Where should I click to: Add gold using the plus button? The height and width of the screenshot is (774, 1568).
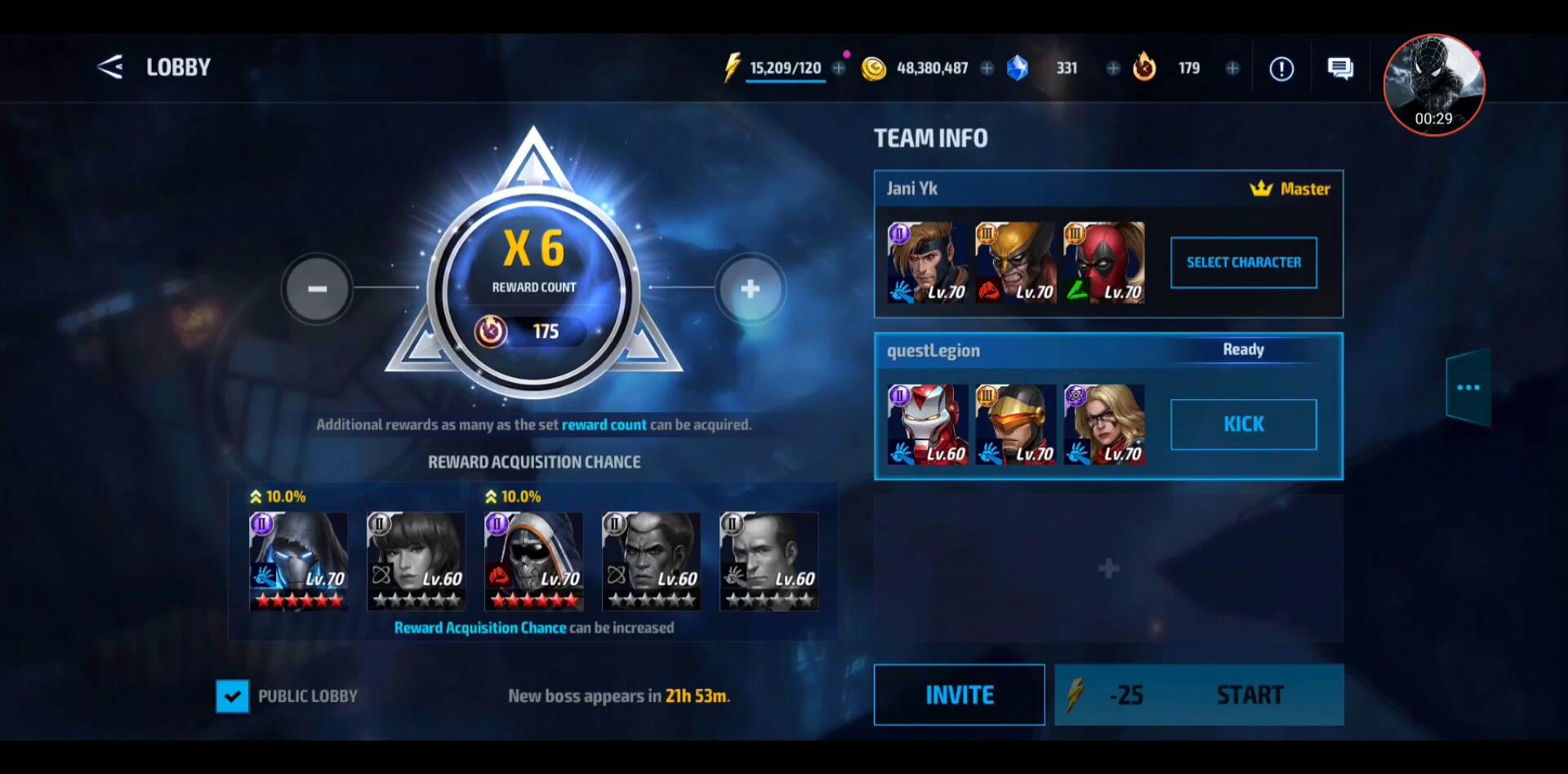click(987, 69)
